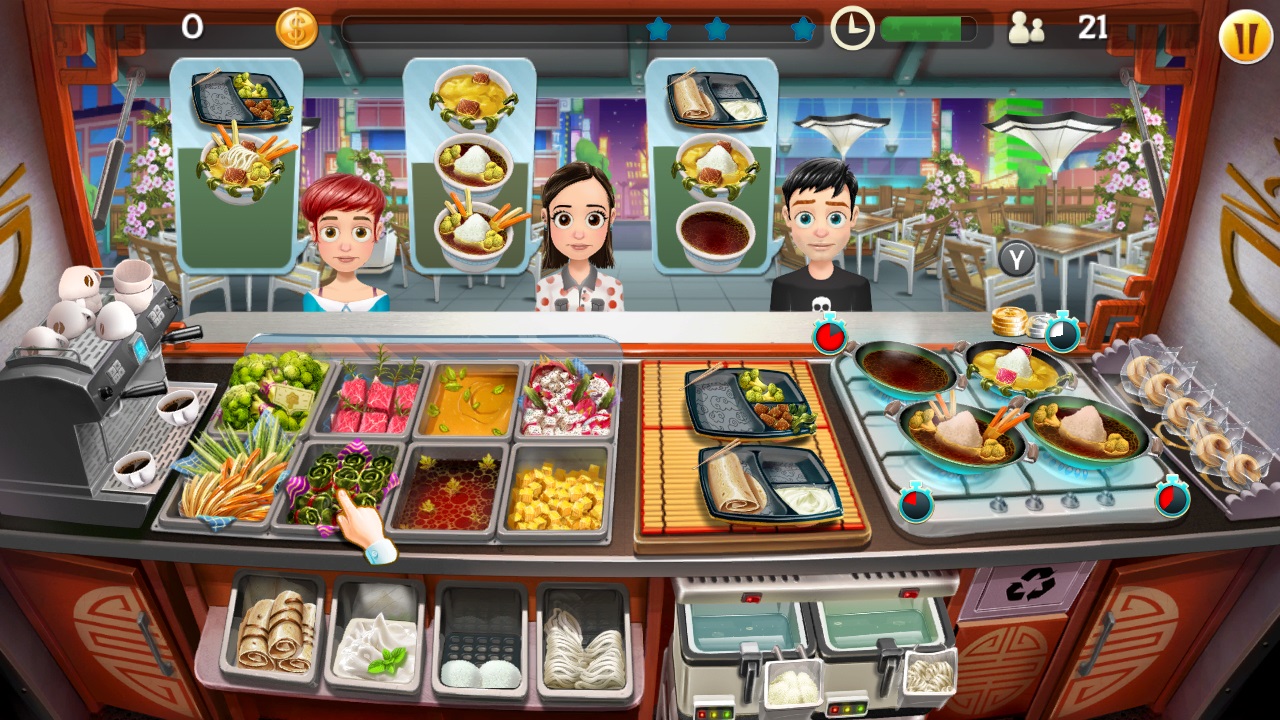Select the first blue star above the counter
Image resolution: width=1280 pixels, height=720 pixels.
[x=659, y=29]
